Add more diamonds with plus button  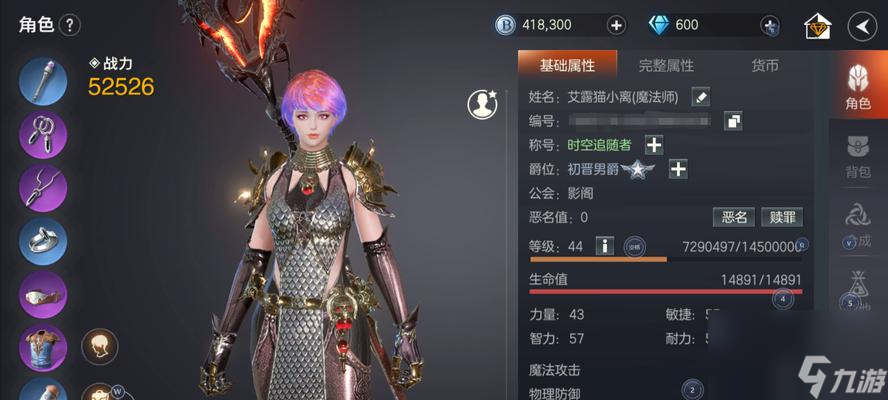[x=769, y=25]
